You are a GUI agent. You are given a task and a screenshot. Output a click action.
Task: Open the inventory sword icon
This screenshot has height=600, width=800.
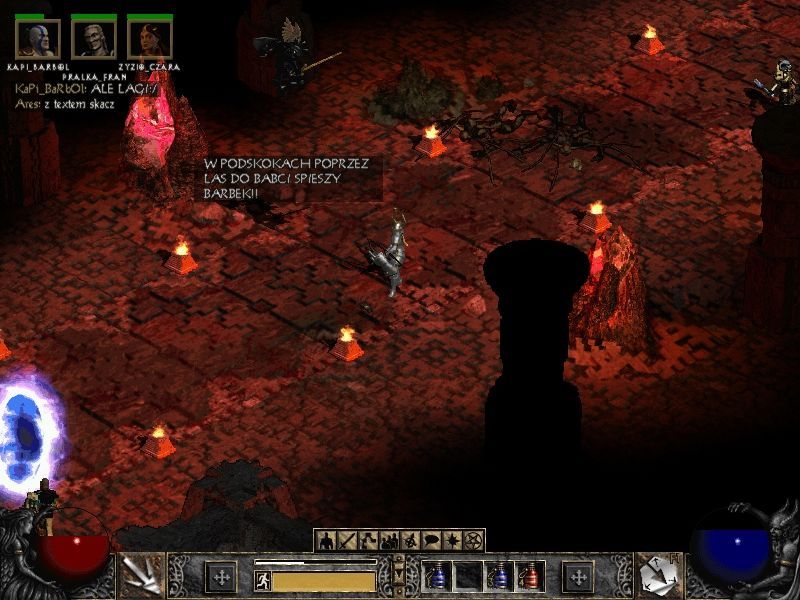pyautogui.click(x=347, y=541)
